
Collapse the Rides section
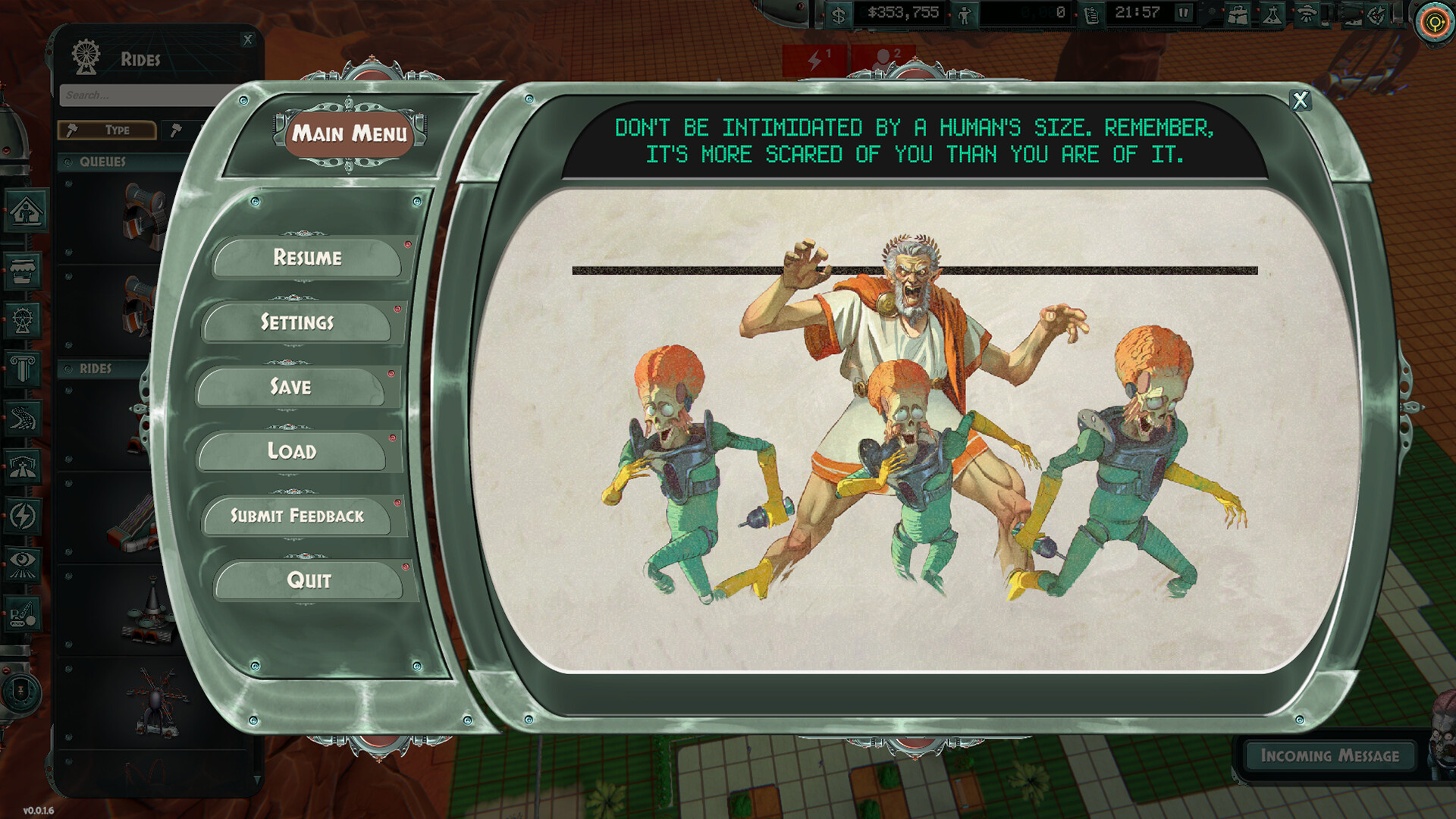tap(95, 369)
